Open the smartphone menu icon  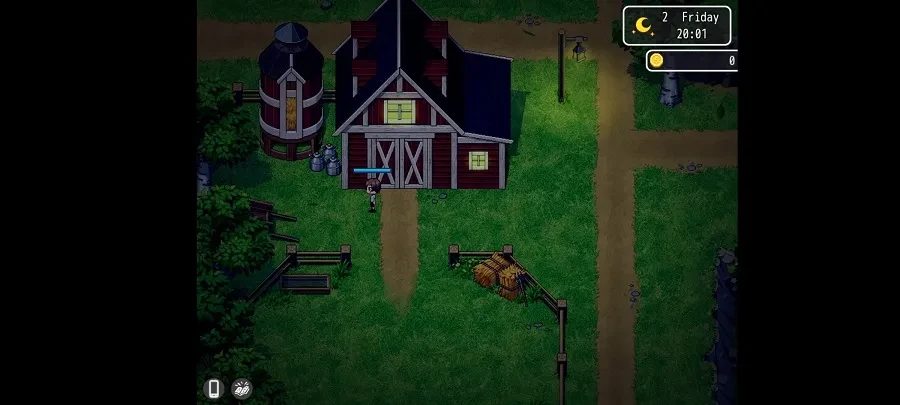point(212,388)
